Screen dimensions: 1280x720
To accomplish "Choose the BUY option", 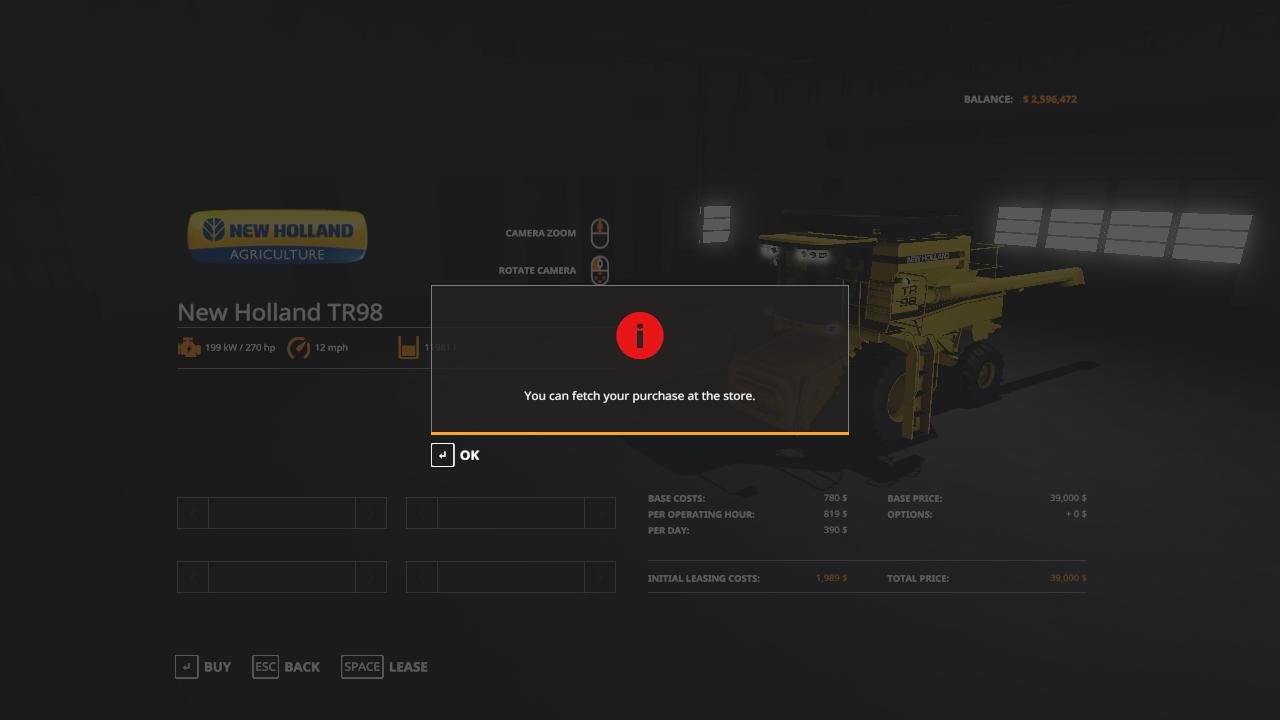I will pos(203,667).
